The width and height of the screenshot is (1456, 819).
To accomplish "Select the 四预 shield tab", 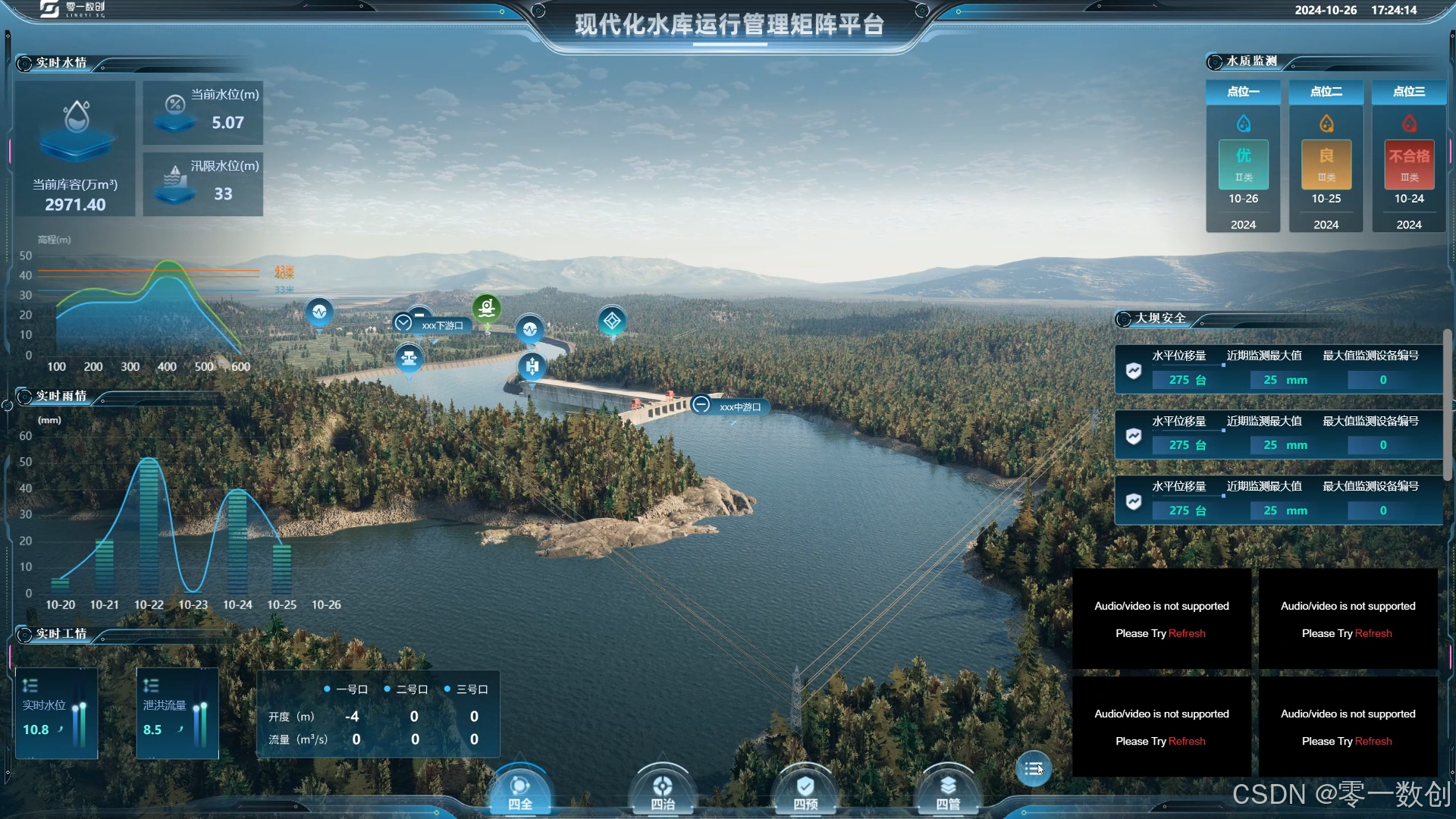I will pos(805,792).
